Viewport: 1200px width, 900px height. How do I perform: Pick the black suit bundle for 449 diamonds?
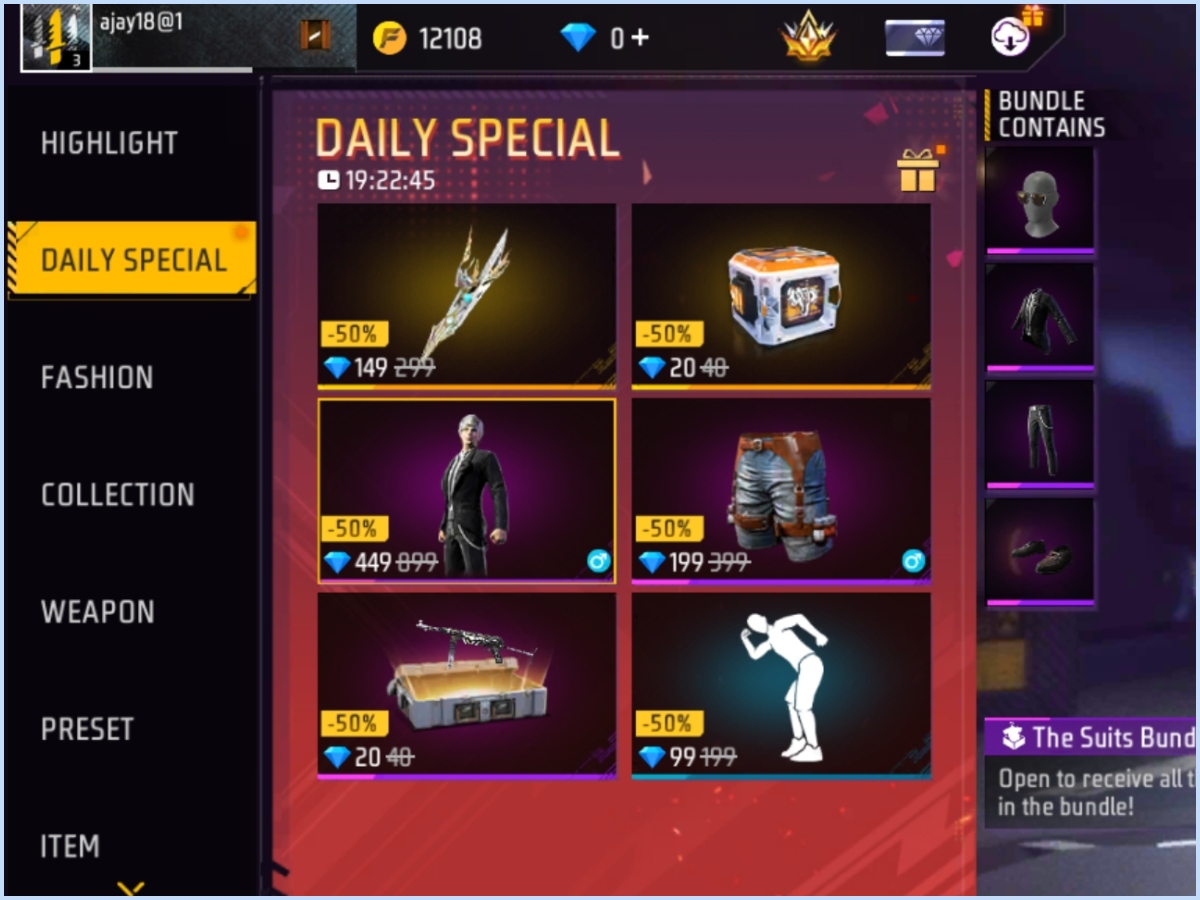[x=466, y=490]
